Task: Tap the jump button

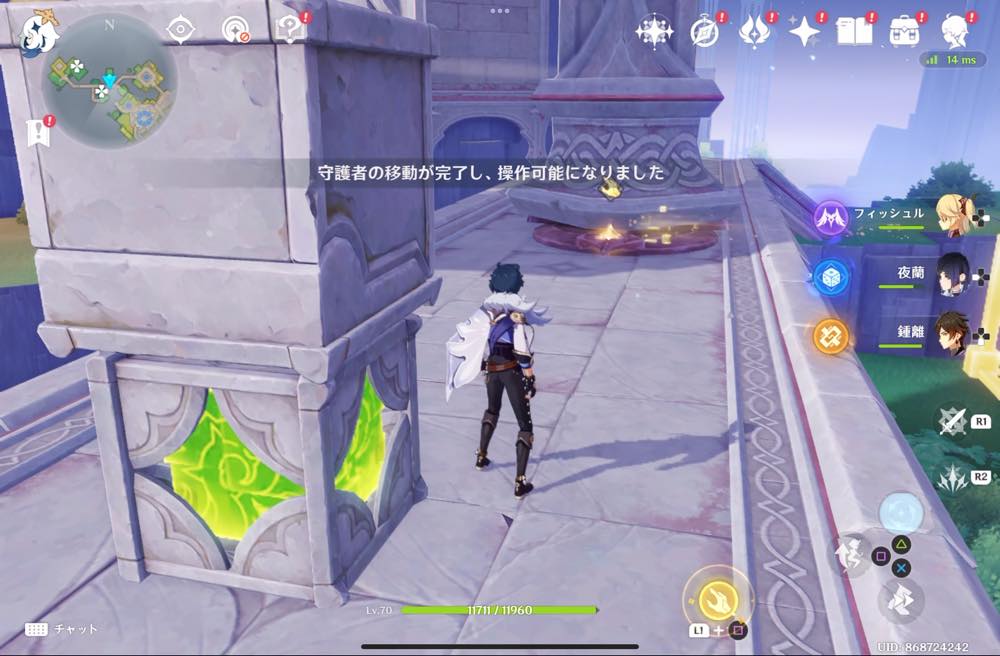Action: [852, 555]
